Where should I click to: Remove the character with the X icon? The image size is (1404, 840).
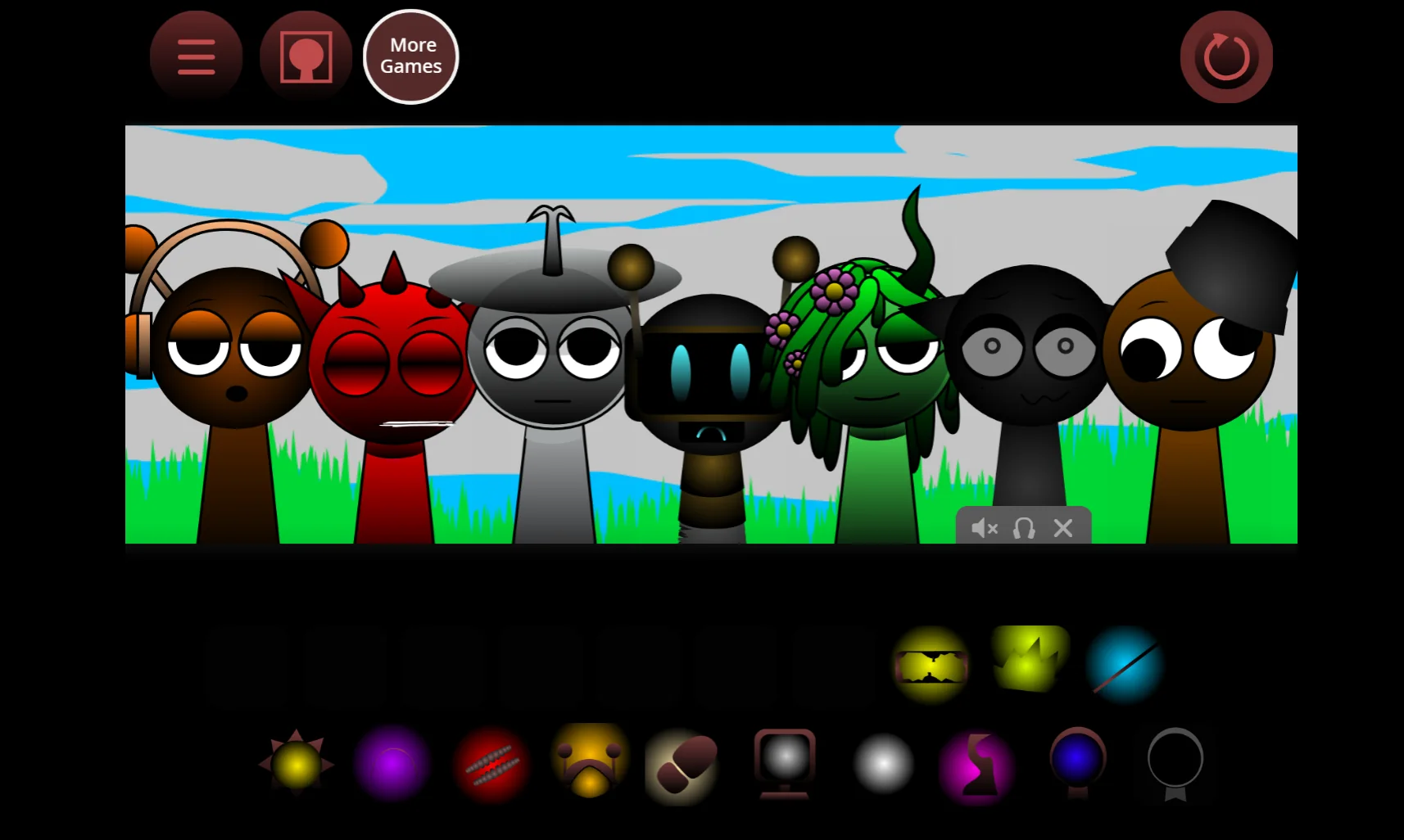pos(1062,528)
